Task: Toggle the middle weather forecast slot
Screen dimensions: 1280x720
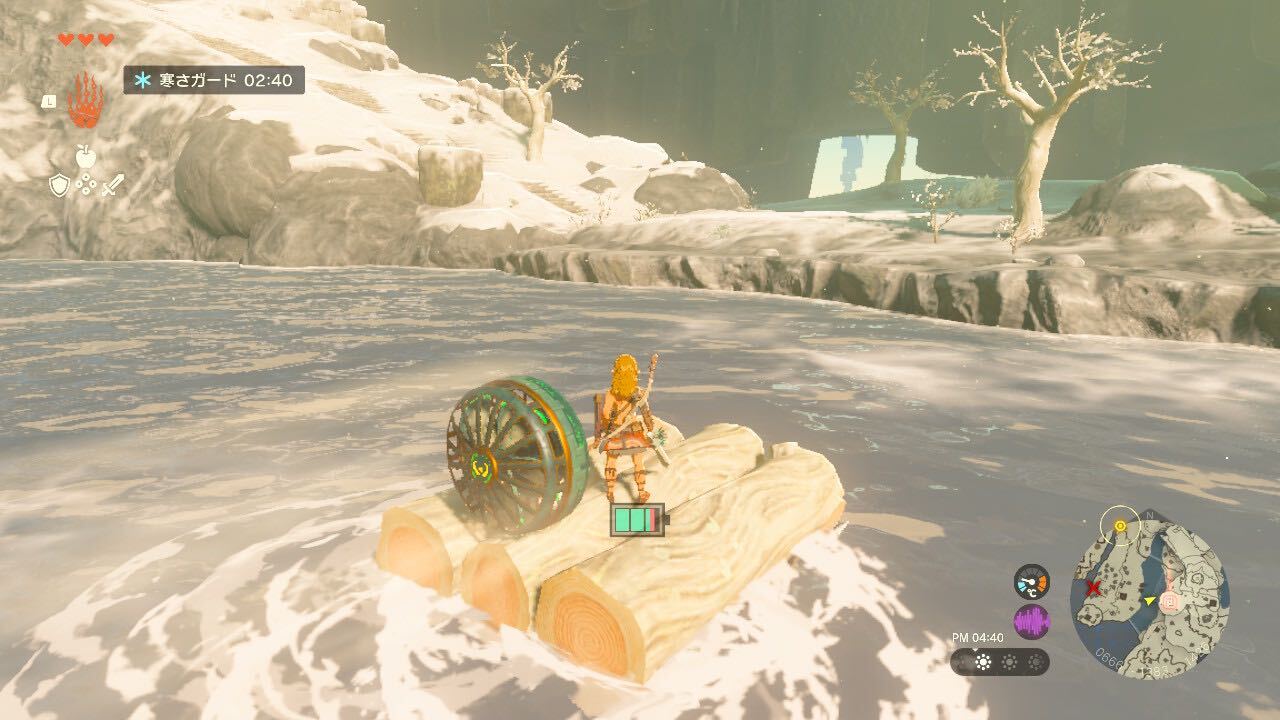Action: pyautogui.click(x=1010, y=662)
